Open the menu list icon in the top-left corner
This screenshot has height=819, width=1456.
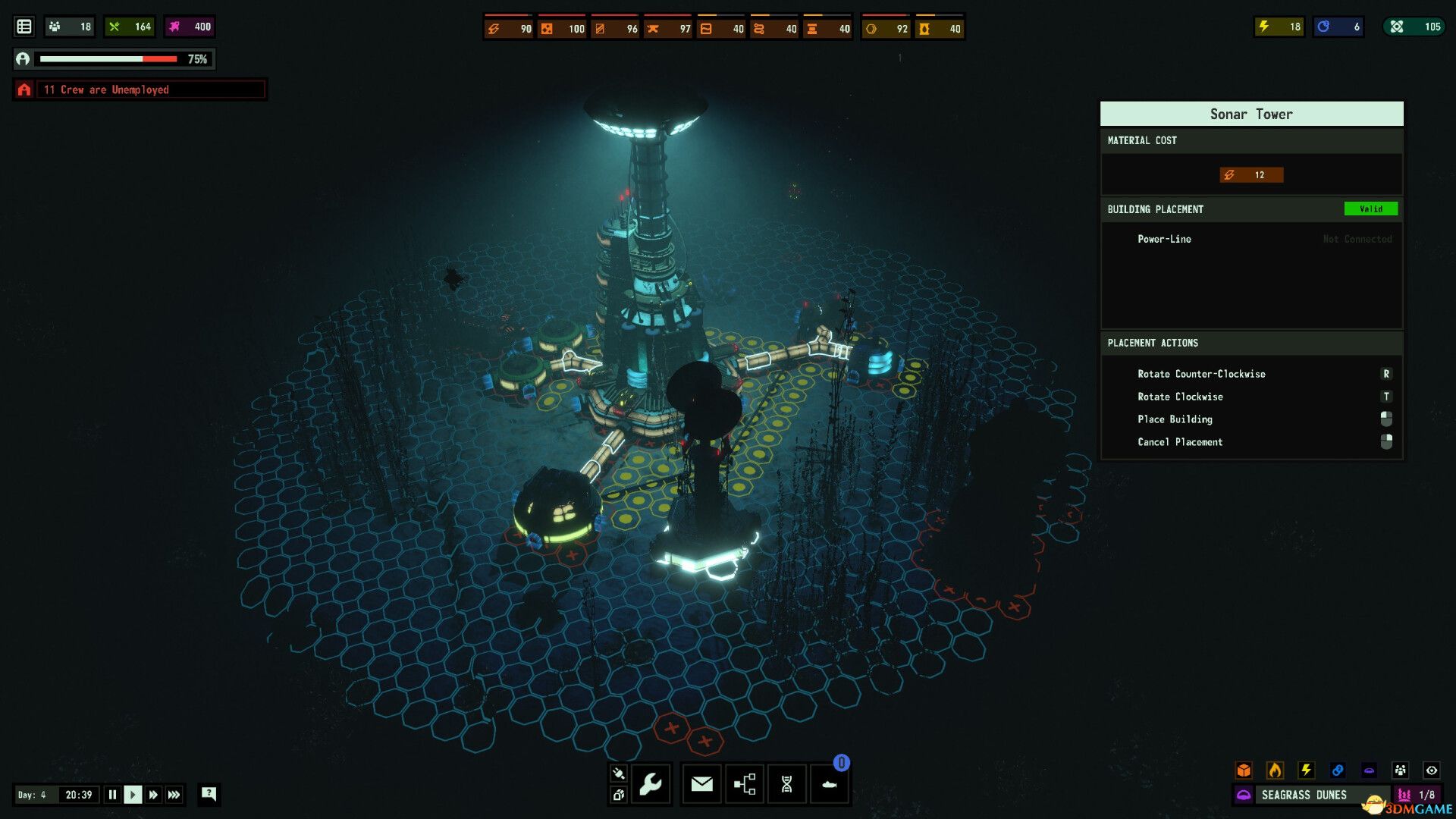point(24,27)
